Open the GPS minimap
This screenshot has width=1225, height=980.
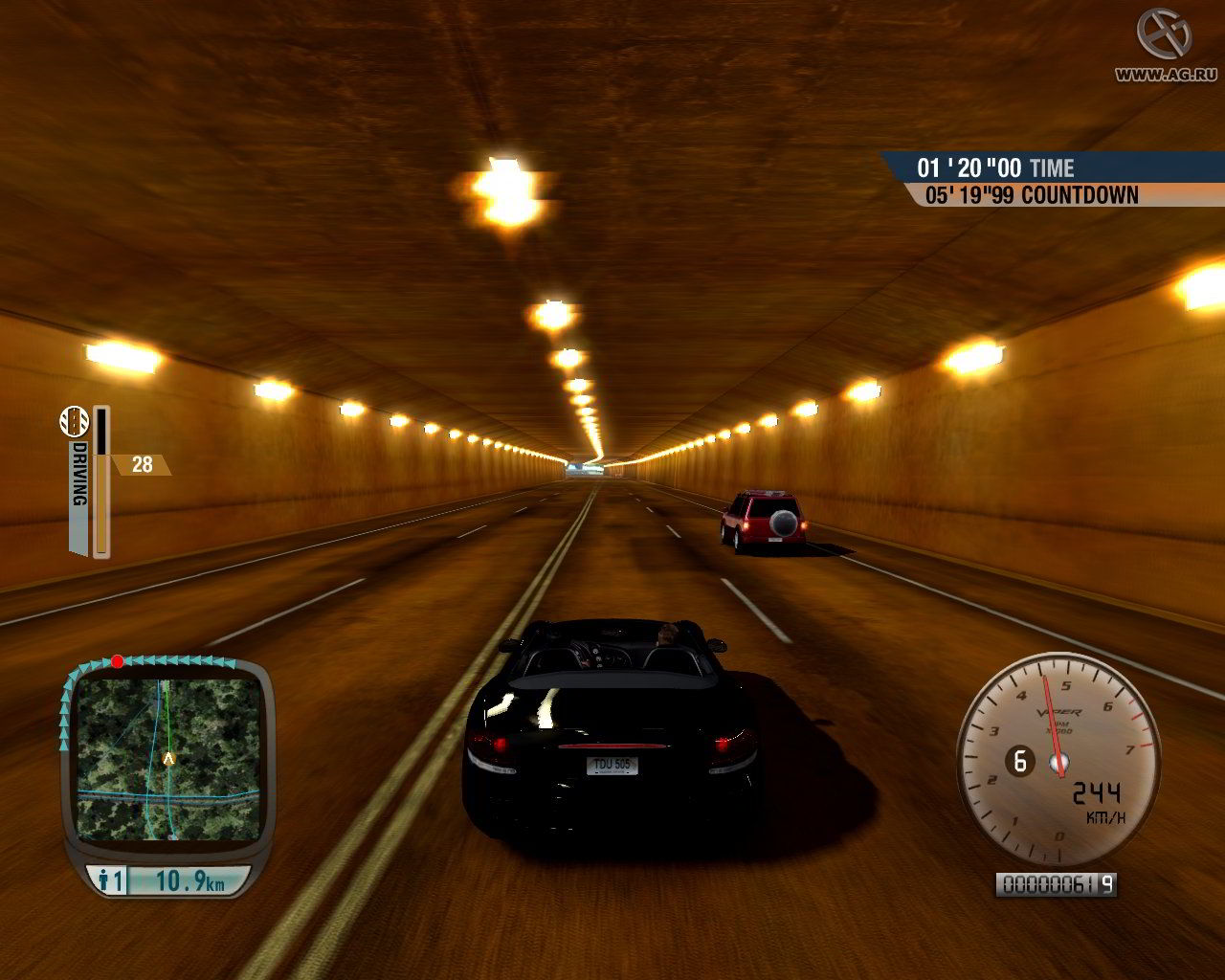click(x=168, y=758)
